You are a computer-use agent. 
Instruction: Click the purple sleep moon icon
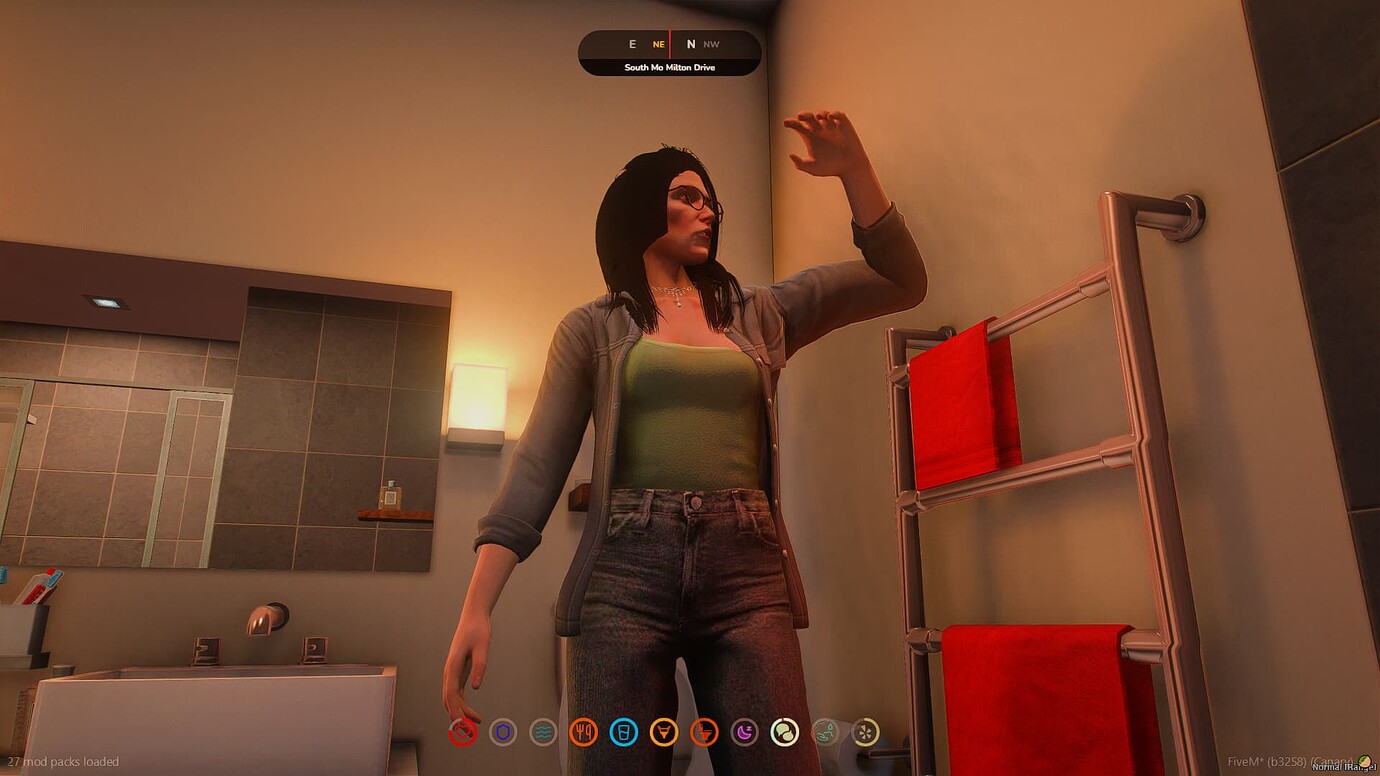[747, 732]
